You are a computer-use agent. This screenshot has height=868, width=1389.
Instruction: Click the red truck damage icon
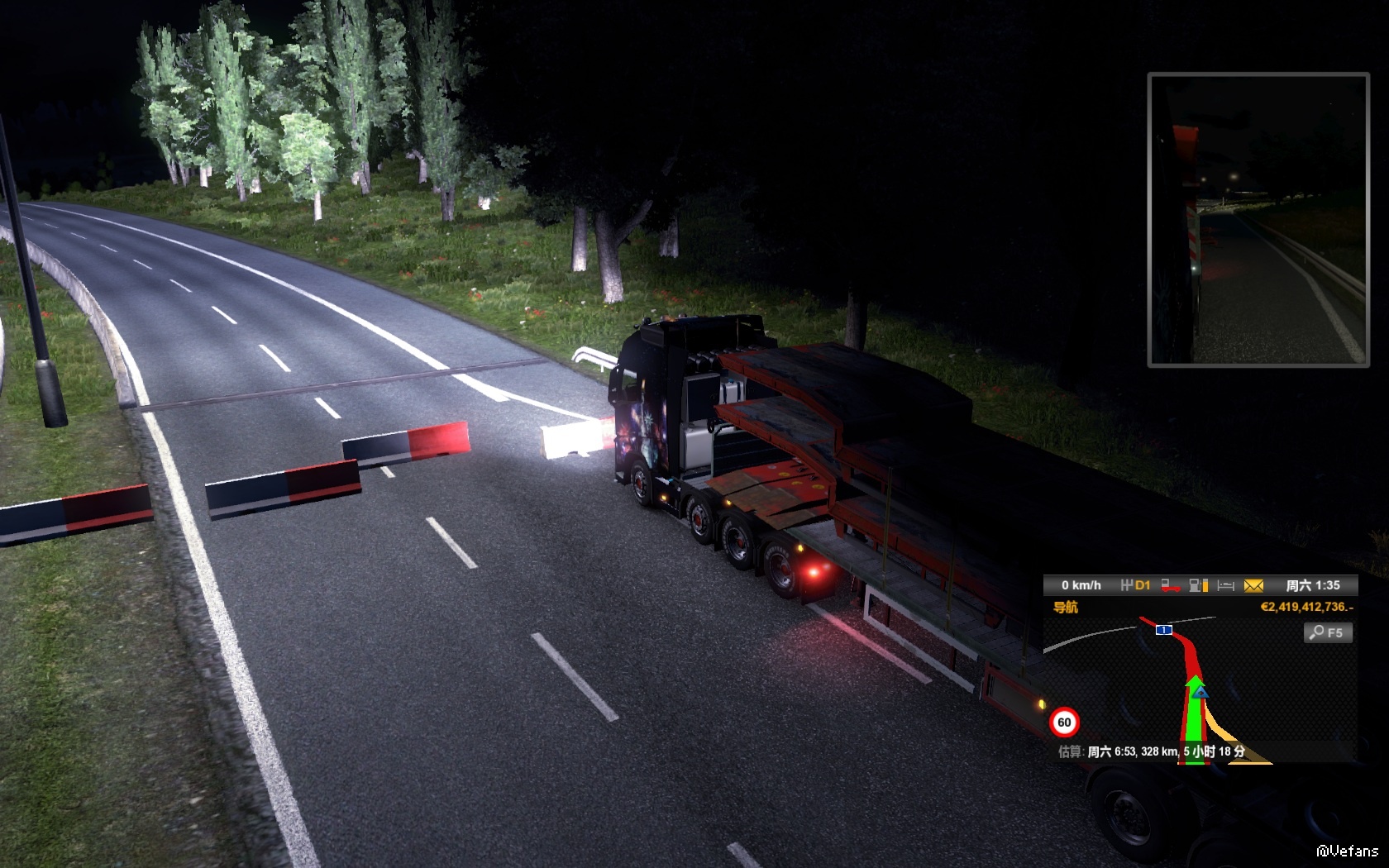[1170, 585]
